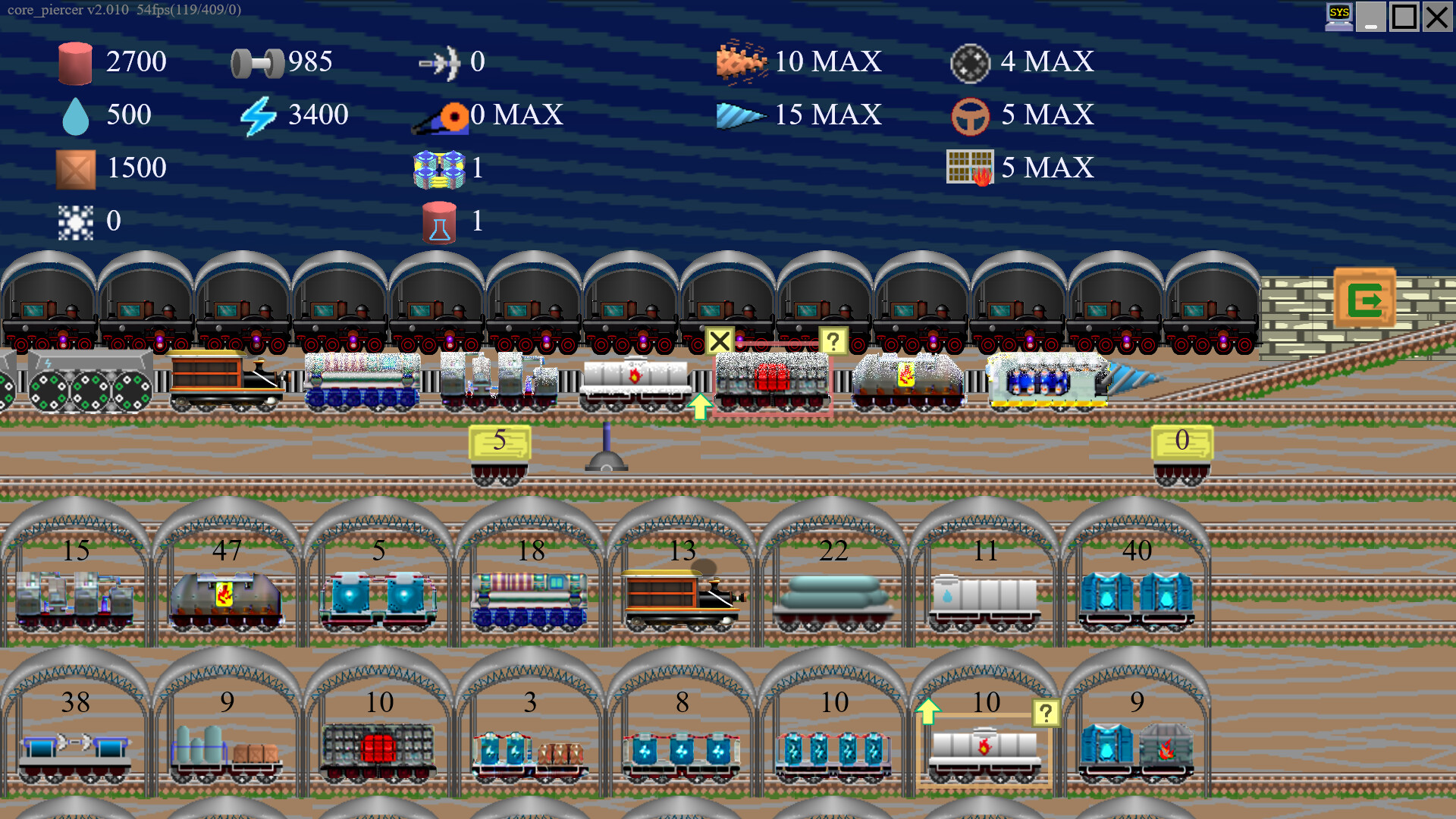Click the green up arrow under the selected wagon
This screenshot has height=819, width=1456.
coord(700,407)
